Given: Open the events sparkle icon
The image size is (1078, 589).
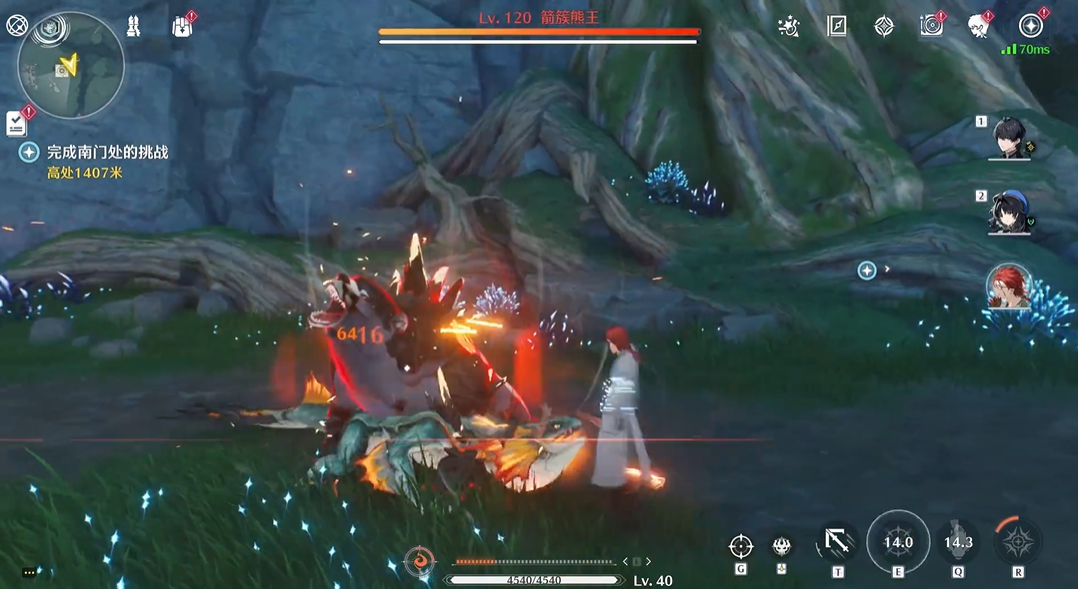Looking at the screenshot, I should click(788, 26).
